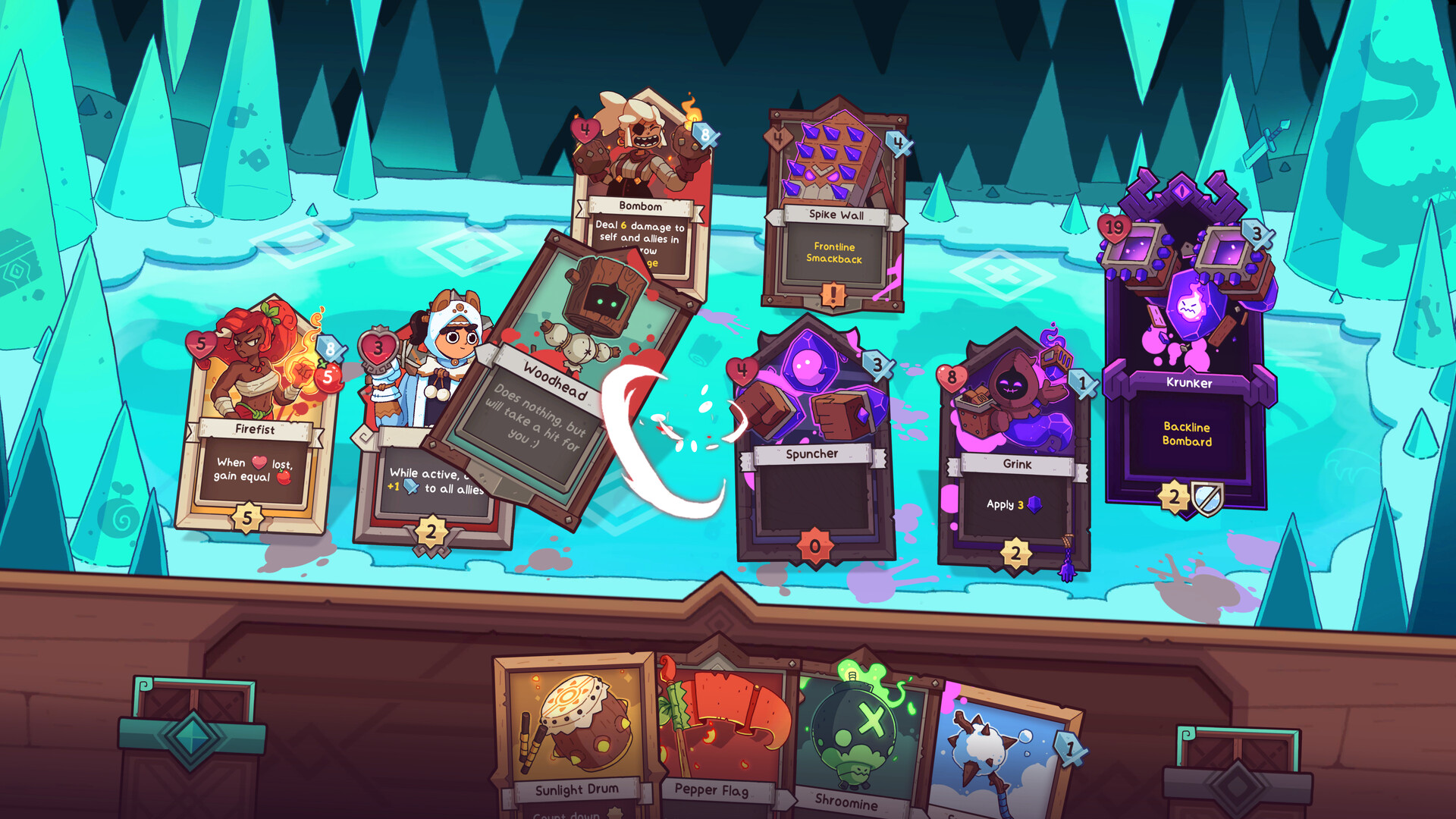Click the heart health icon on Bombom
Screen dimensions: 1456x819
click(584, 130)
